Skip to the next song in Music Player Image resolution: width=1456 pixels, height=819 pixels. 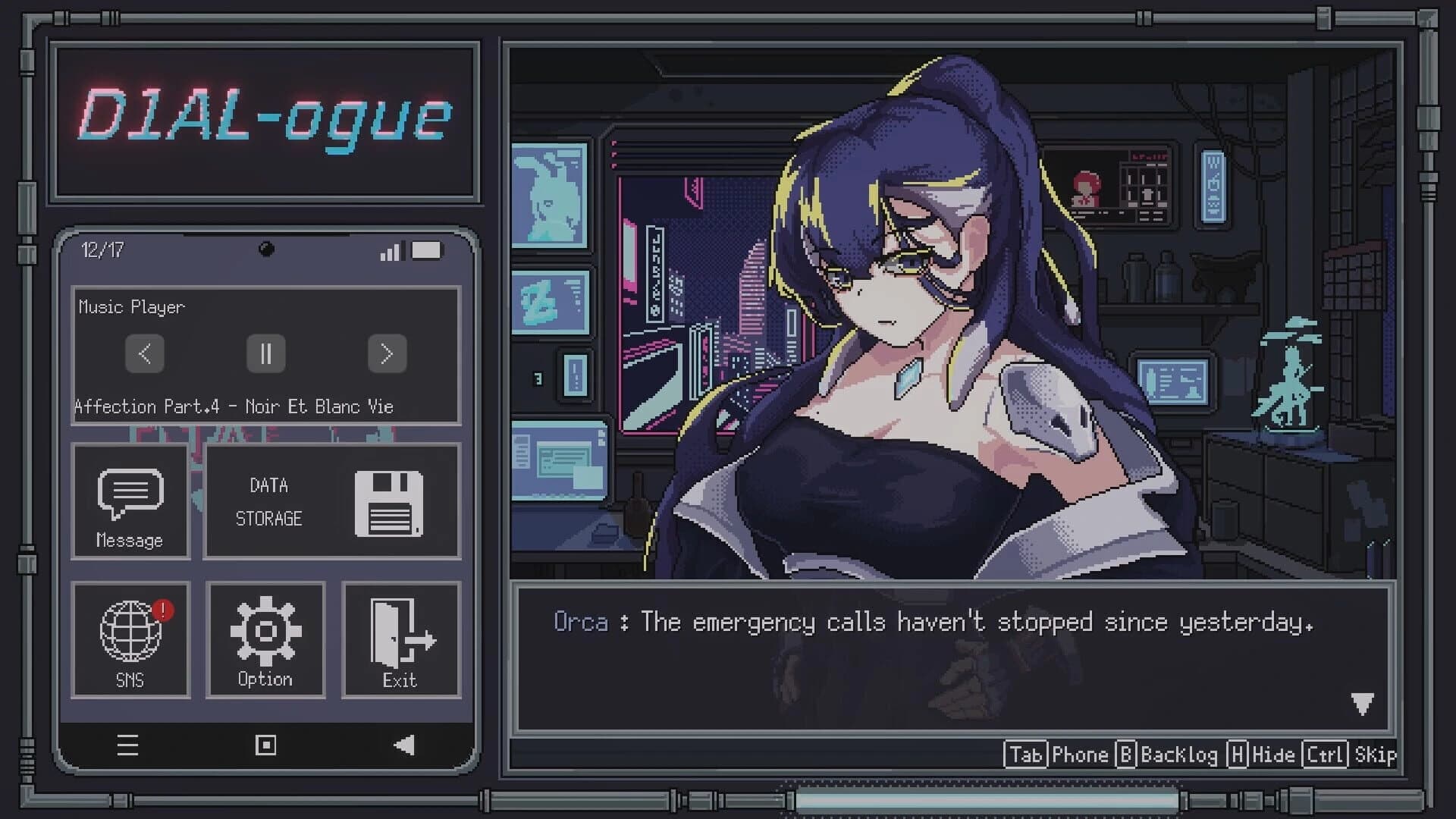pos(387,353)
